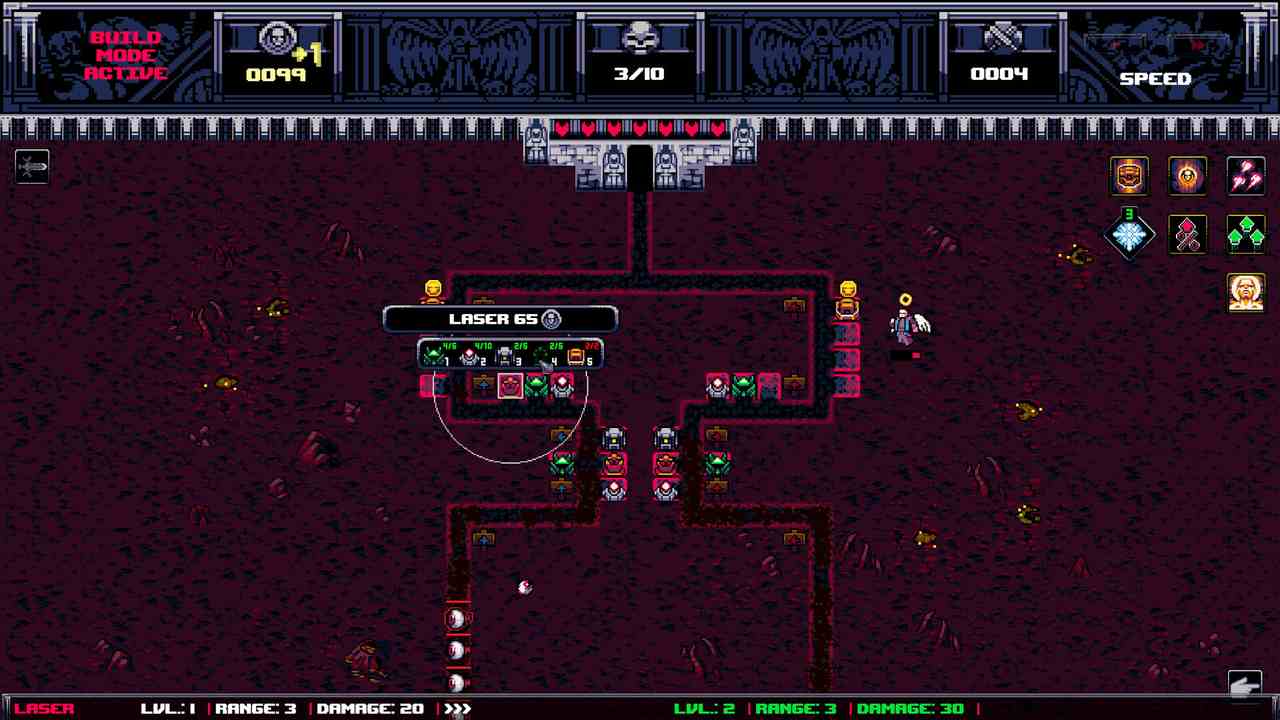Viewport: 1280px width, 720px height.
Task: Open the LASER 65 info header
Action: (502, 318)
